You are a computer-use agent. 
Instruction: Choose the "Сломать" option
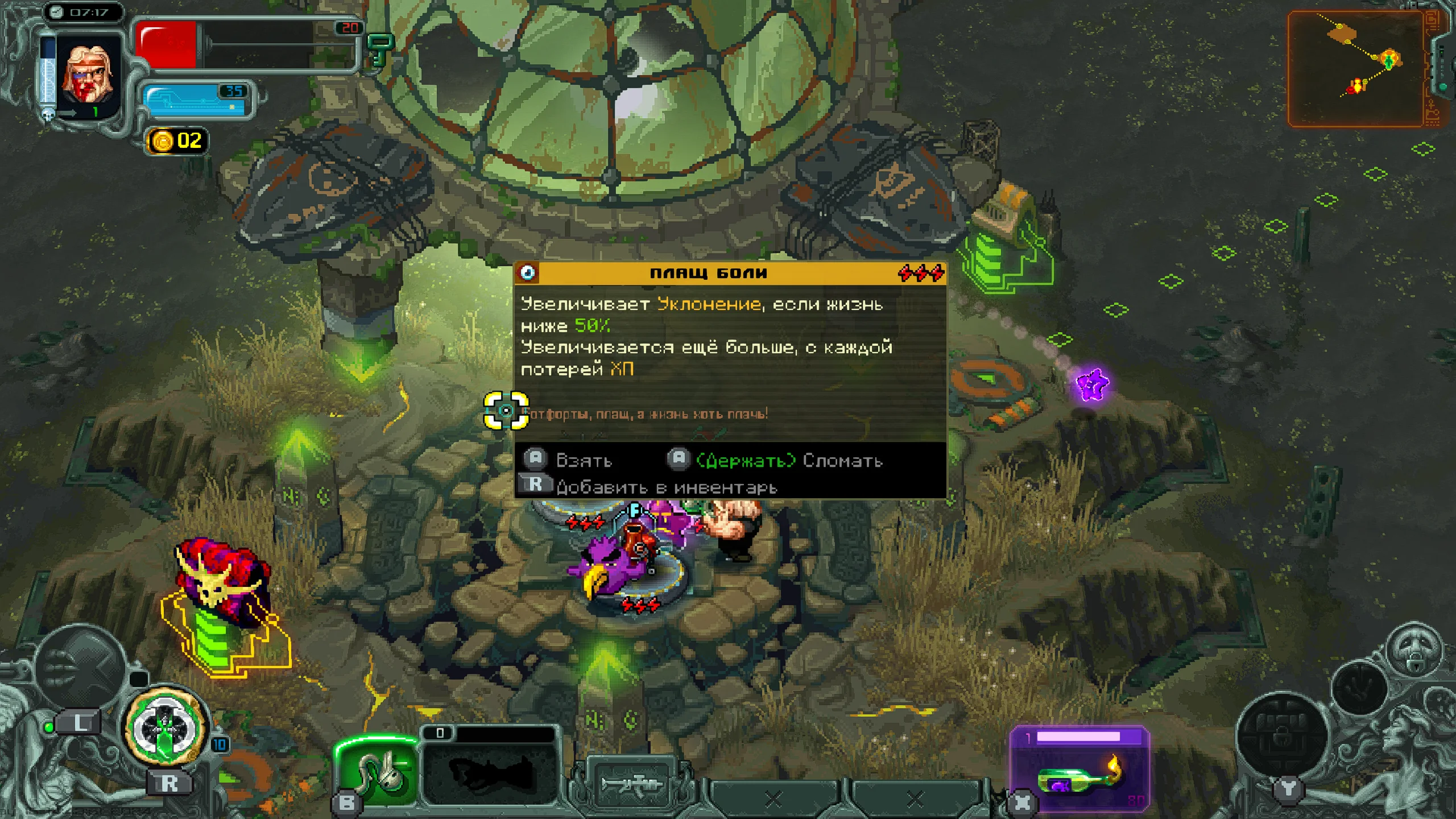tap(842, 460)
